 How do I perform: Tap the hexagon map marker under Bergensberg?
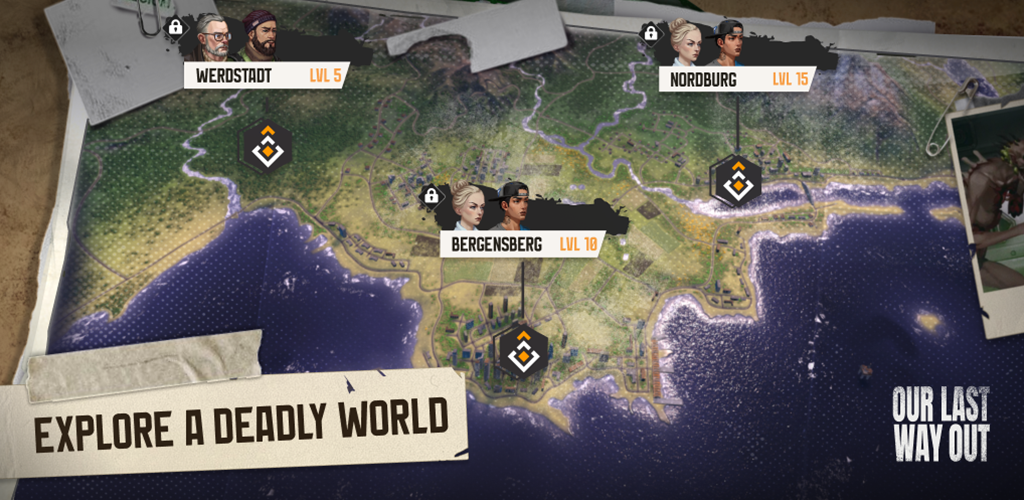coord(521,351)
